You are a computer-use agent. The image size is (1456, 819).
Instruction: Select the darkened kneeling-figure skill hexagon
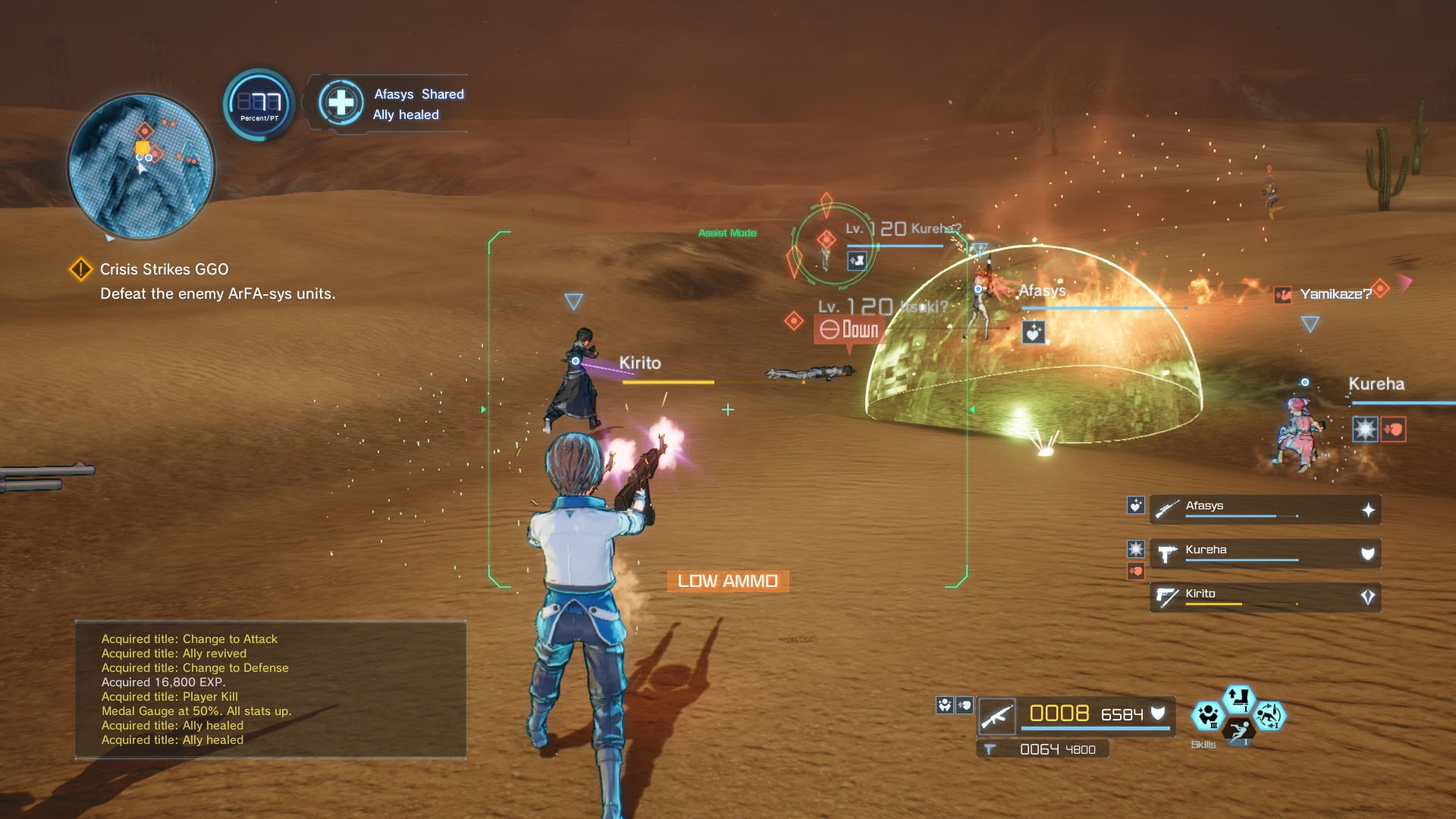(x=1239, y=733)
